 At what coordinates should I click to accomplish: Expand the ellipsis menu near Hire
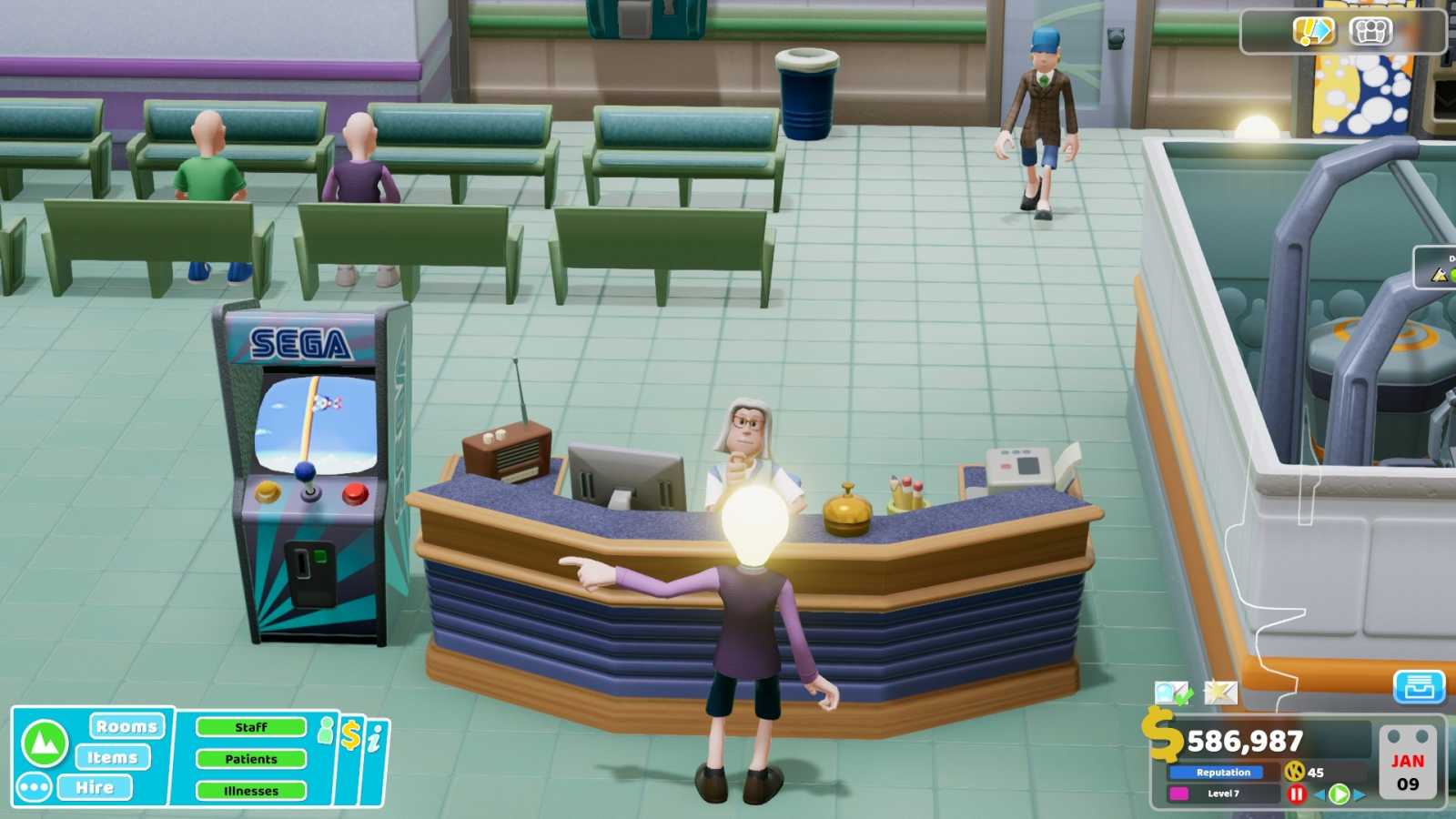tap(35, 787)
